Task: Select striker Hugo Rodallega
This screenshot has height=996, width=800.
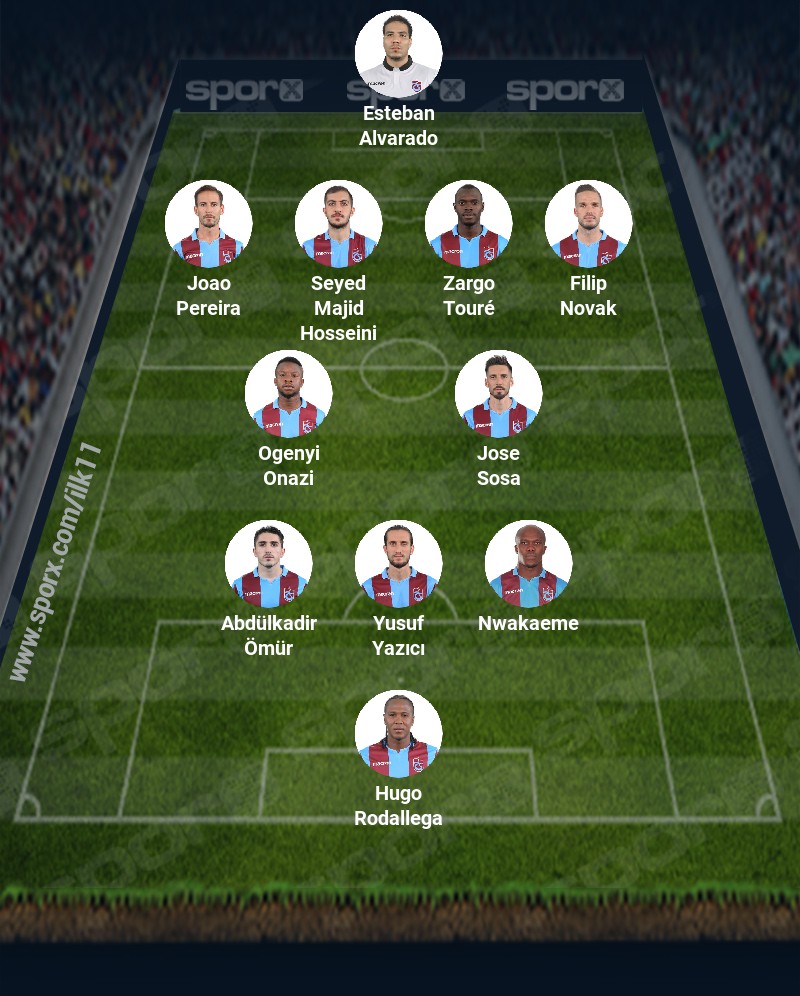Action: [x=398, y=734]
